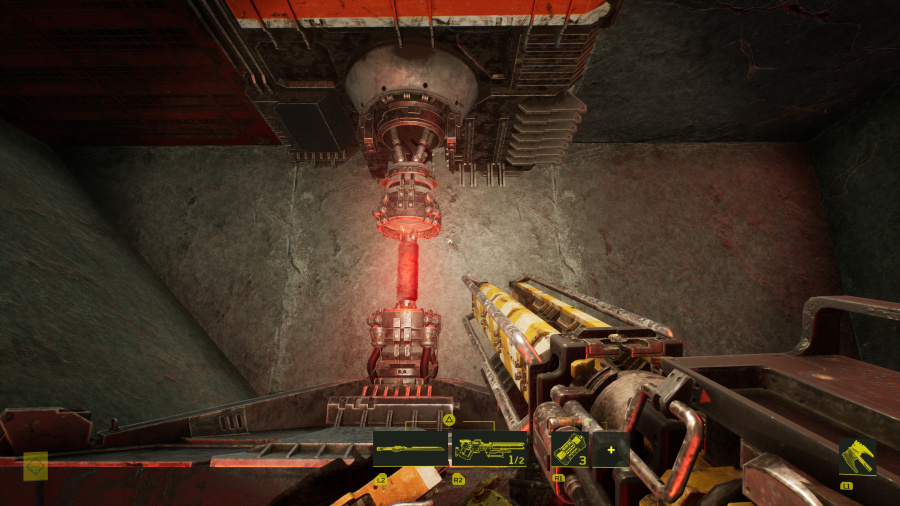Activate the claw ability icon
The height and width of the screenshot is (506, 900).
coord(857,456)
